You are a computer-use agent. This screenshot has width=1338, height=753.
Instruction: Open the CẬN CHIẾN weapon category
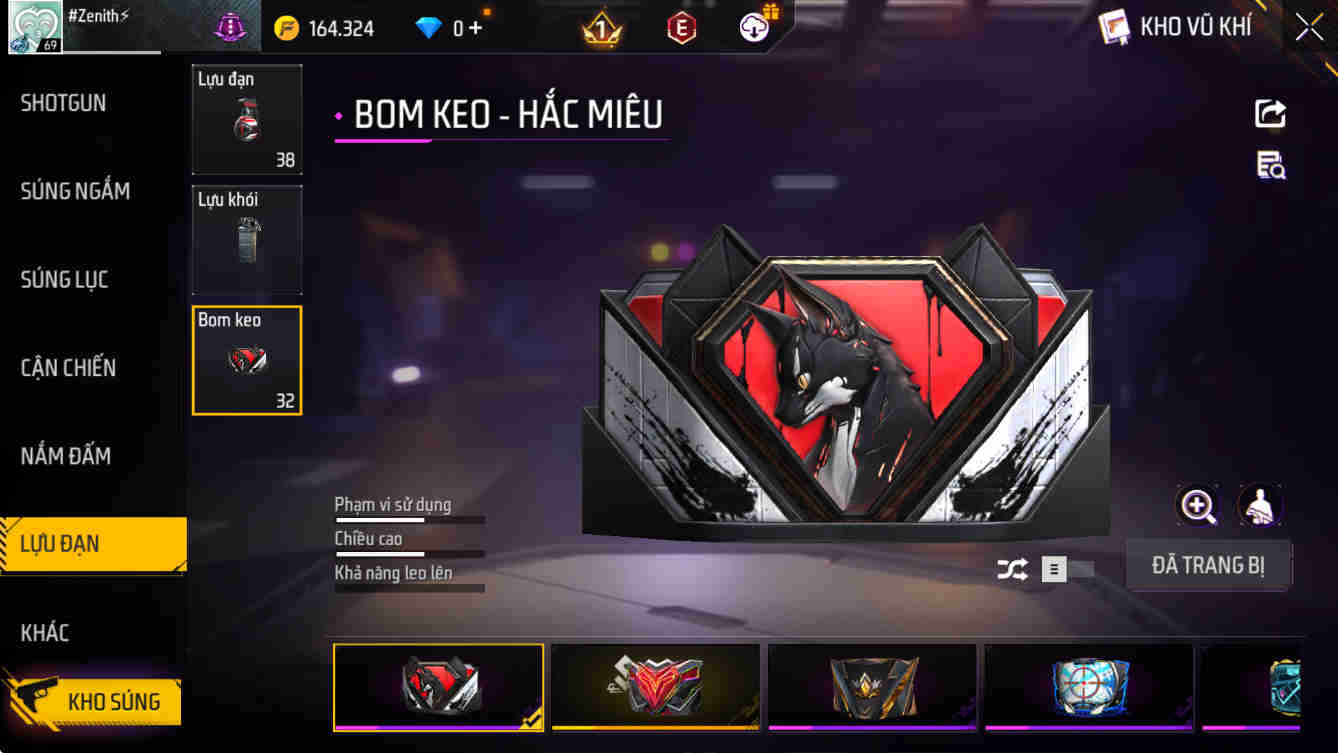[70, 367]
